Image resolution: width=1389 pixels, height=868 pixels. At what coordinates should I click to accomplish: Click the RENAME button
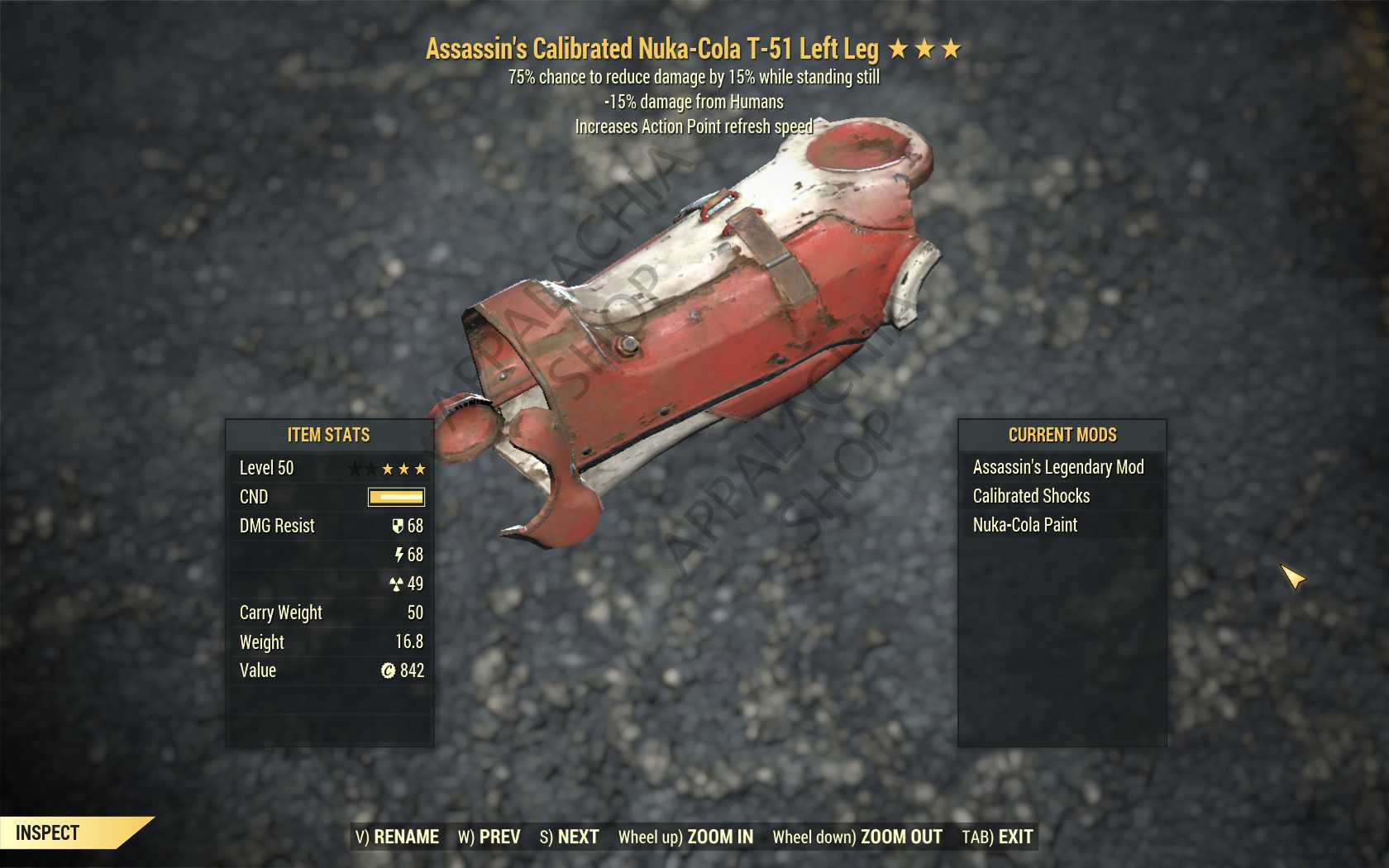[x=397, y=837]
